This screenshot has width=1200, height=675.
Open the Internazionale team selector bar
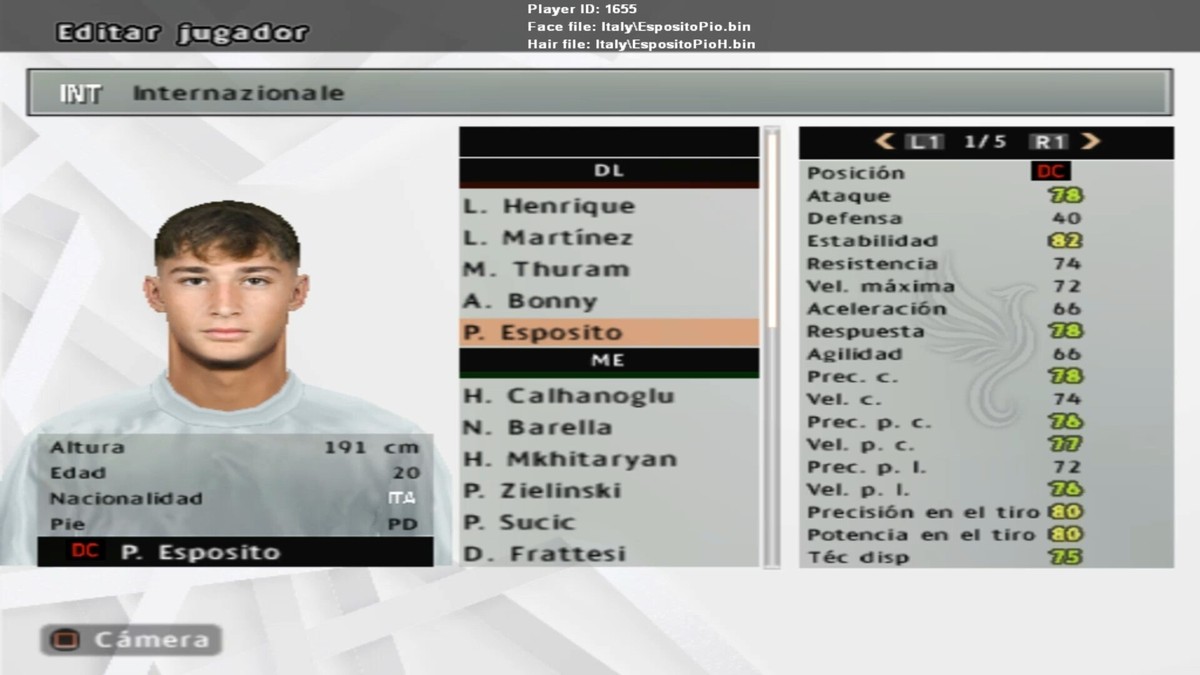pyautogui.click(x=599, y=93)
